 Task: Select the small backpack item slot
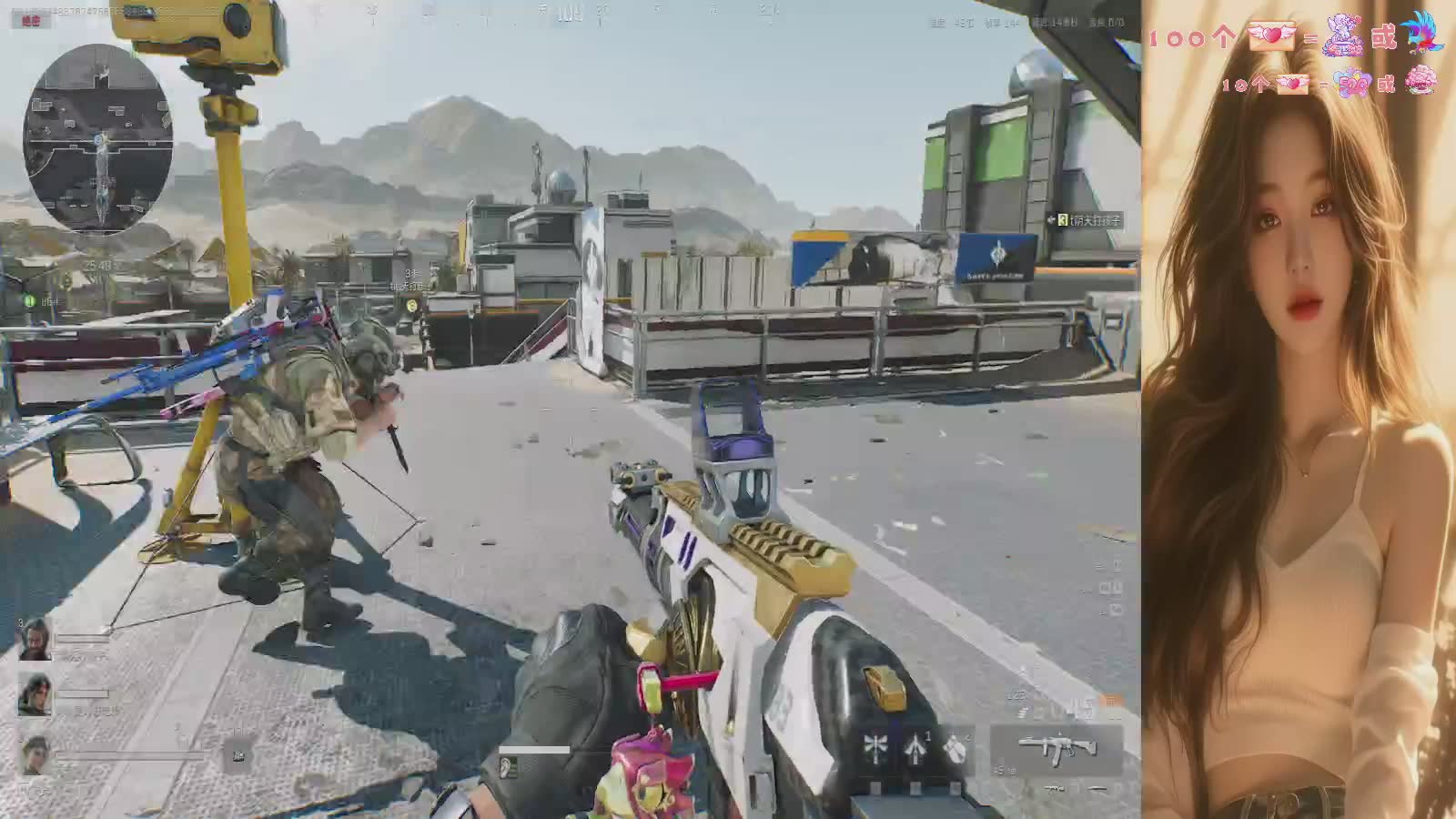[x=238, y=753]
